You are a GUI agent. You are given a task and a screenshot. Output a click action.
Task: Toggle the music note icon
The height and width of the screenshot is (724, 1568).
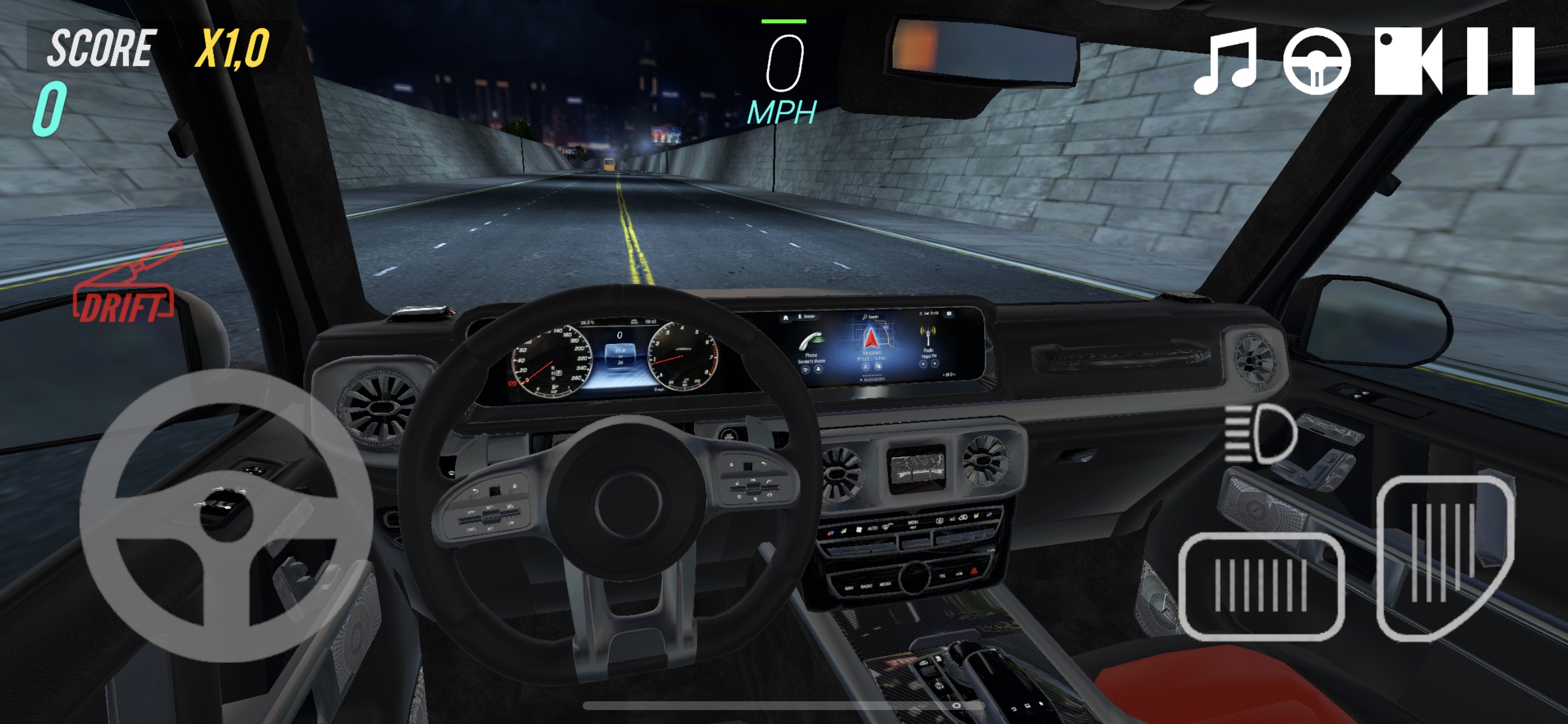[x=1226, y=61]
